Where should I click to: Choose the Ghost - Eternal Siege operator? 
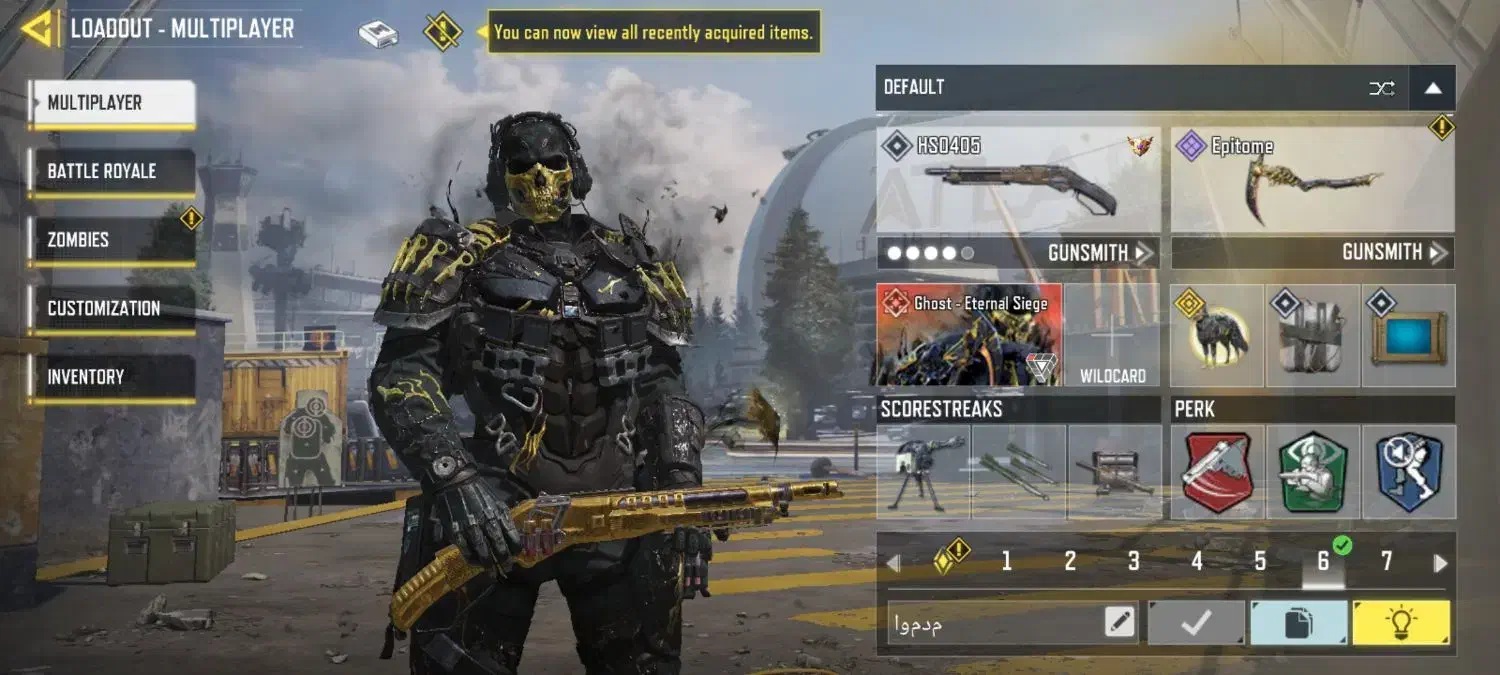968,336
